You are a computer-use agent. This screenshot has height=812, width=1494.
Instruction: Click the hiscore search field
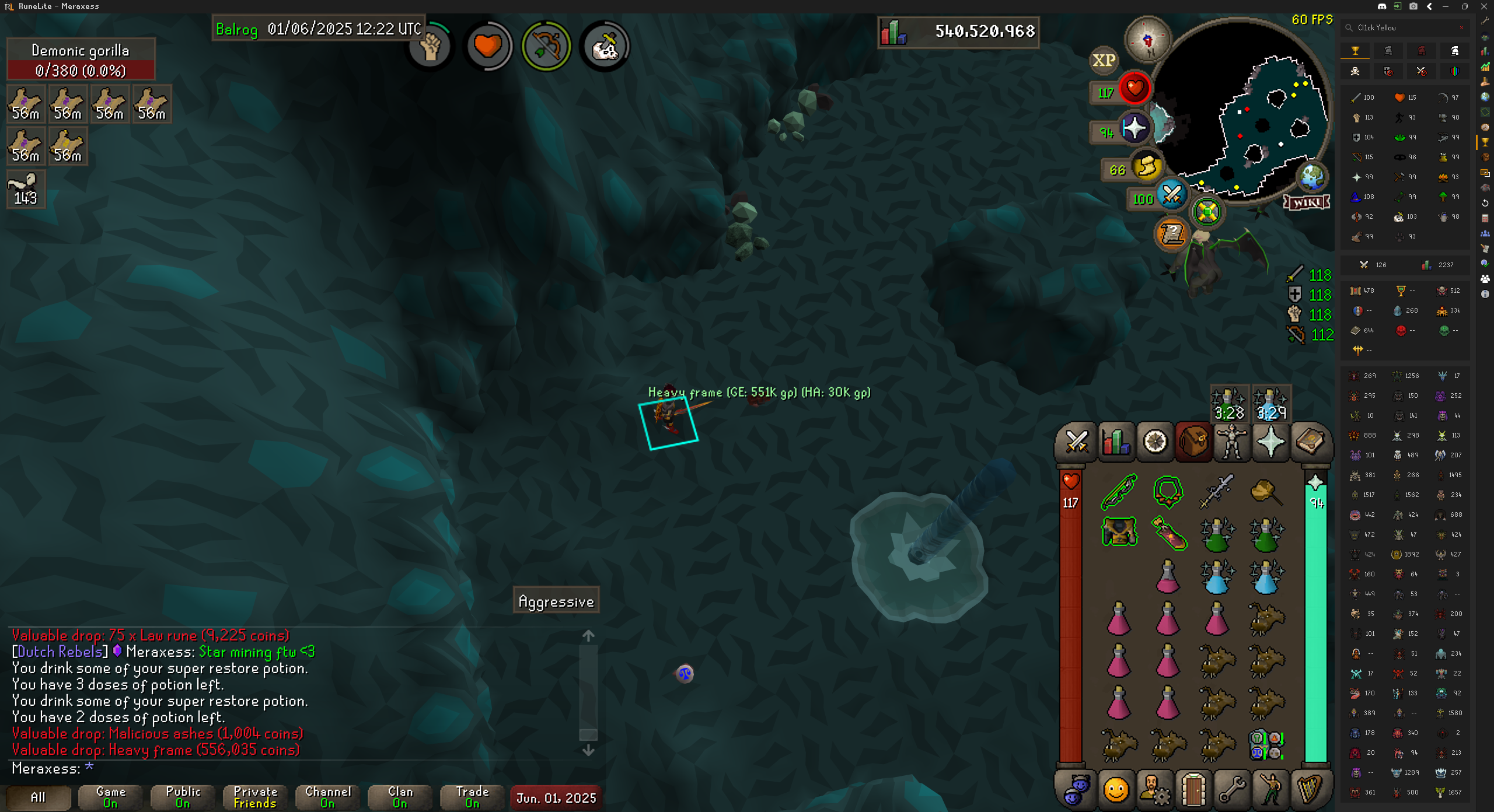click(1406, 27)
